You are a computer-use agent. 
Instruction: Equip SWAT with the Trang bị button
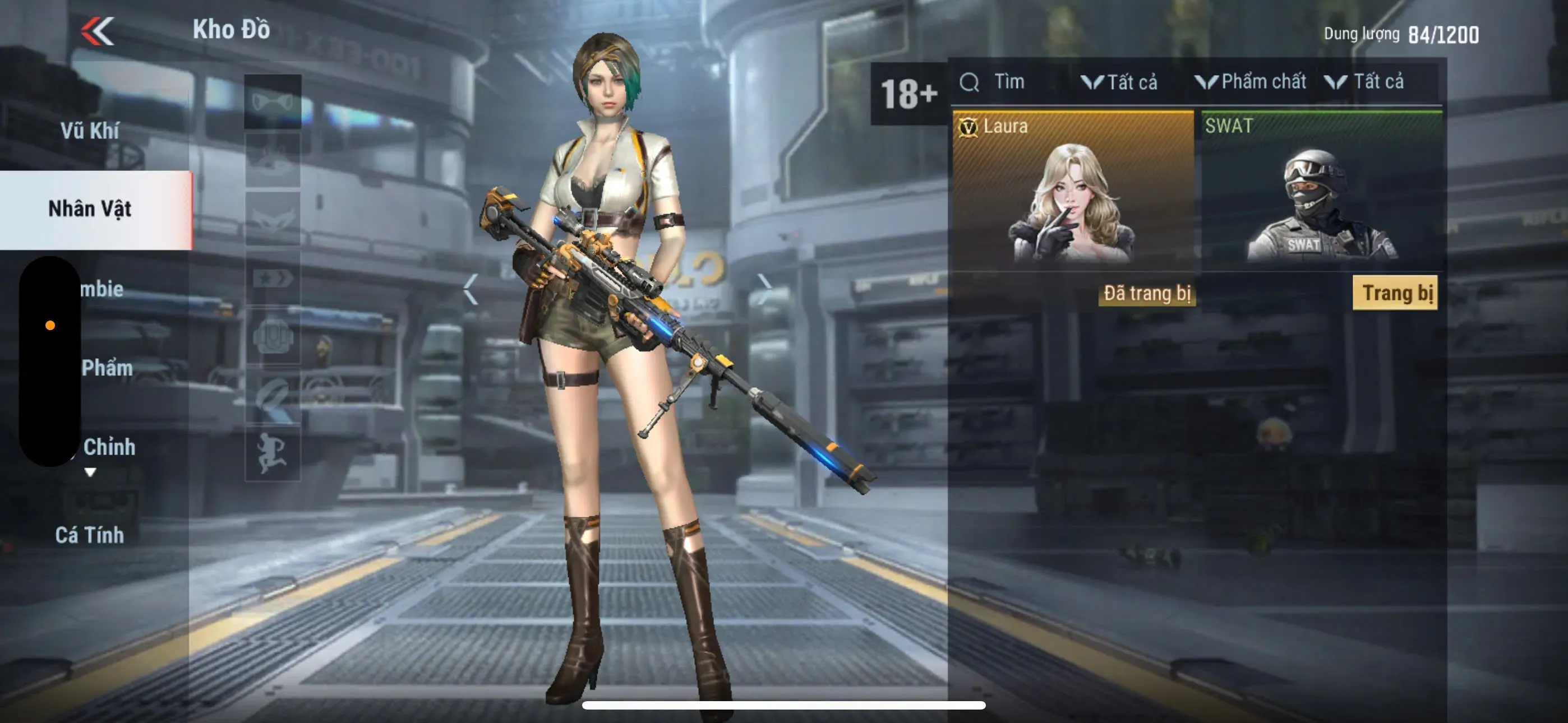point(1395,293)
